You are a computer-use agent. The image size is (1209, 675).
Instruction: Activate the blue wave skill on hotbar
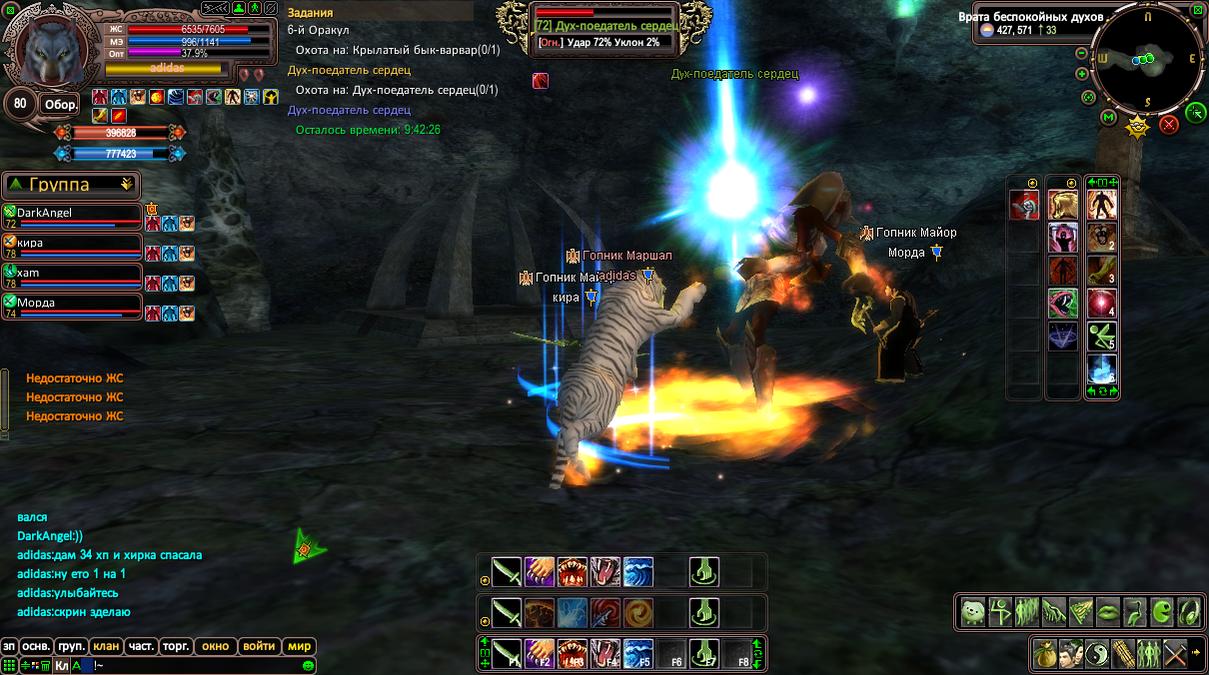tap(638, 572)
